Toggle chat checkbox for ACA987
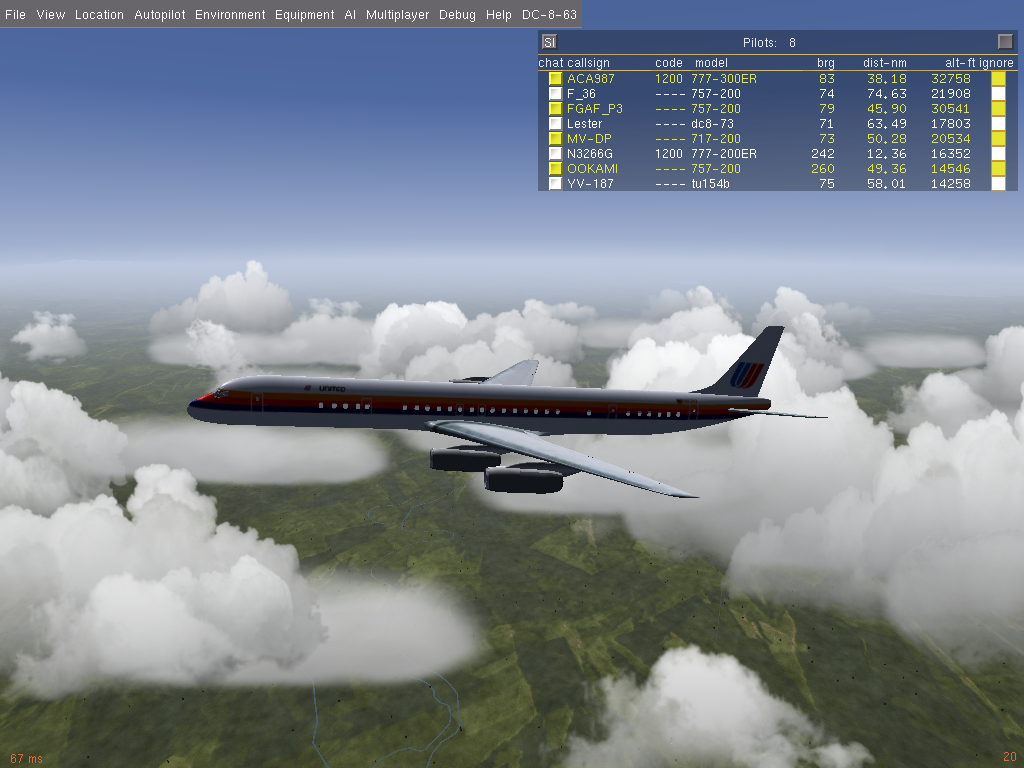1024x768 pixels. tap(555, 79)
